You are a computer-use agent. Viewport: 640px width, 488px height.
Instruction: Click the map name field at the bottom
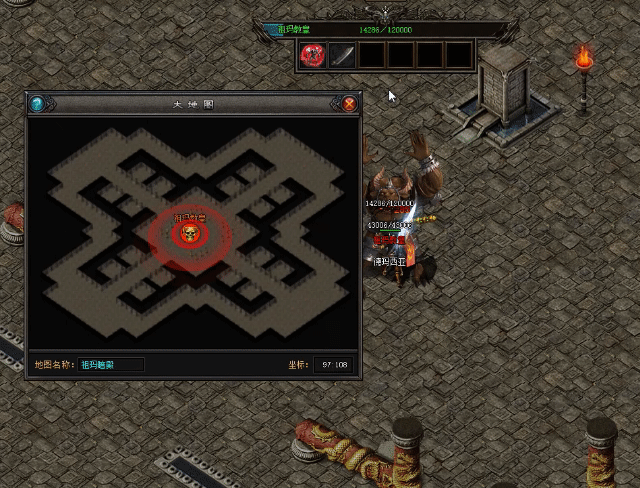111,364
